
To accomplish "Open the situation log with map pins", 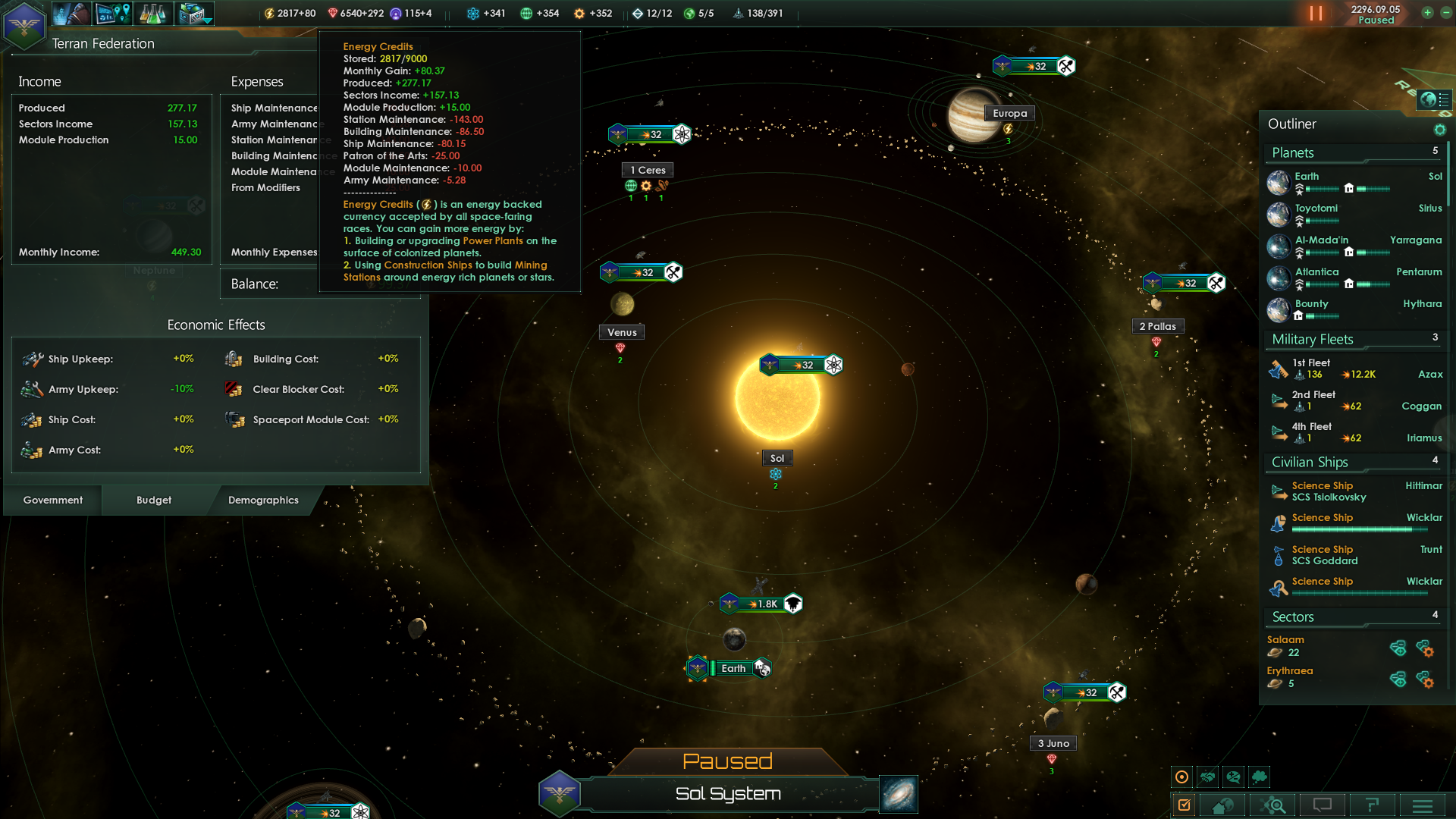I will [x=114, y=13].
